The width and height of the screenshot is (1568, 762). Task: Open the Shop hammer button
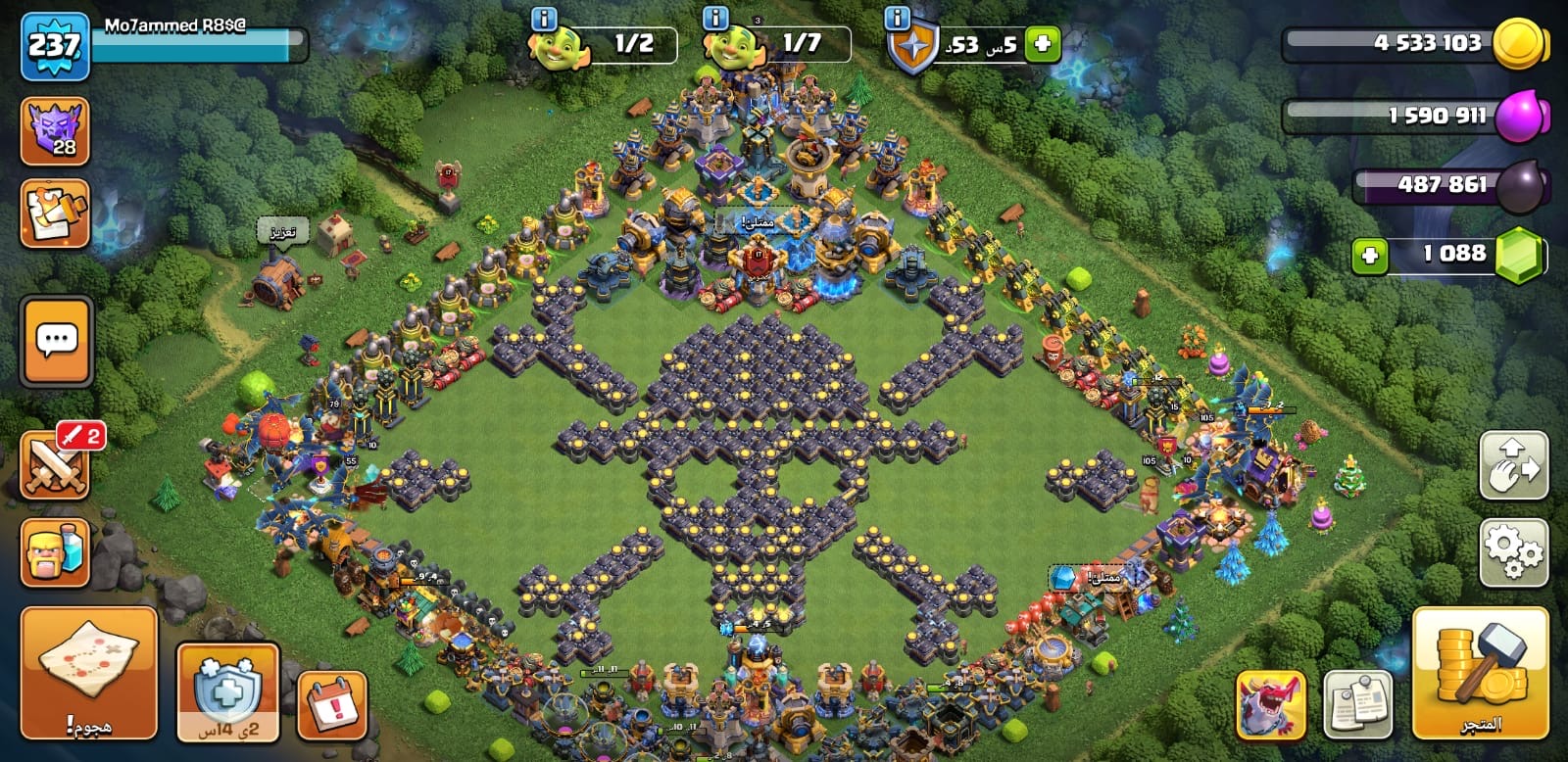pos(1480,671)
